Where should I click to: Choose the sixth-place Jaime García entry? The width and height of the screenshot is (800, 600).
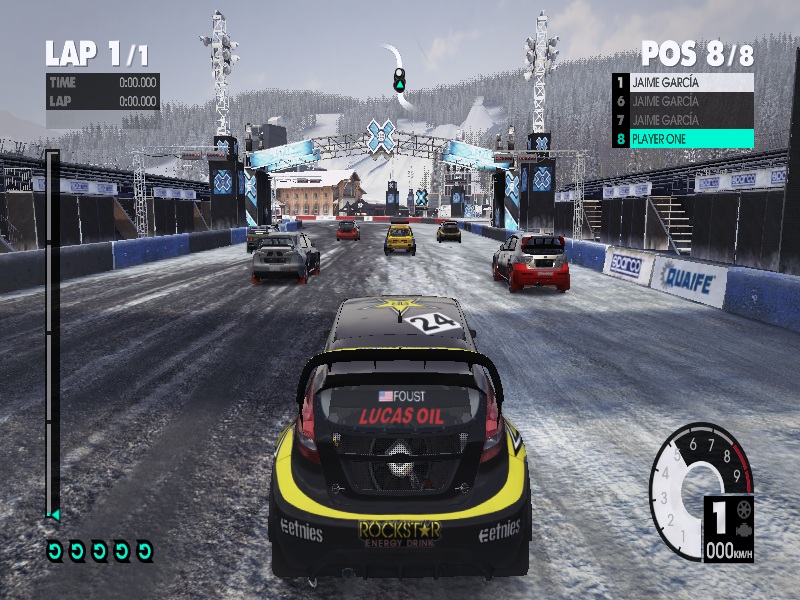[x=682, y=101]
